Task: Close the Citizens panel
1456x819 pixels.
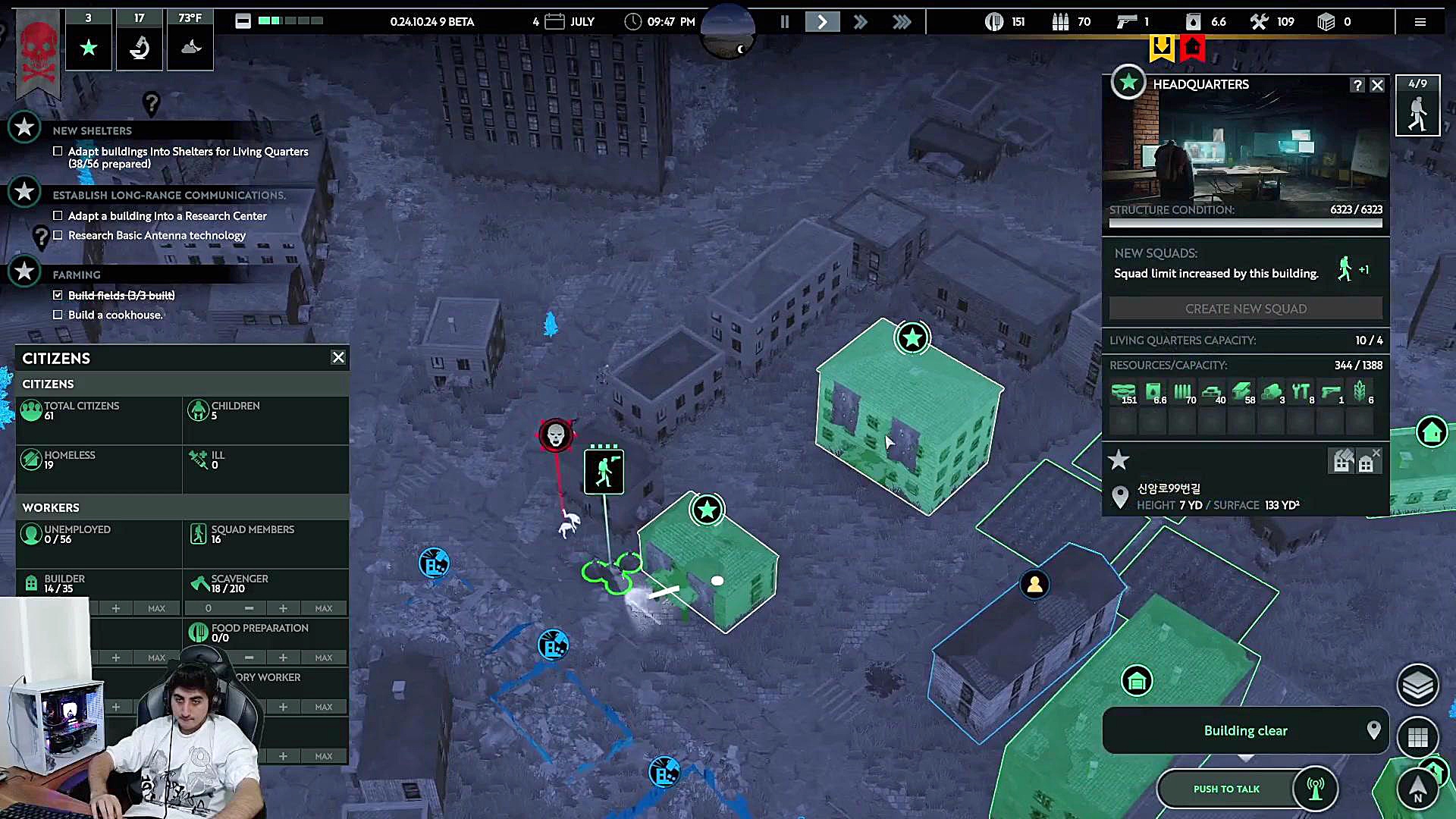Action: click(x=338, y=357)
